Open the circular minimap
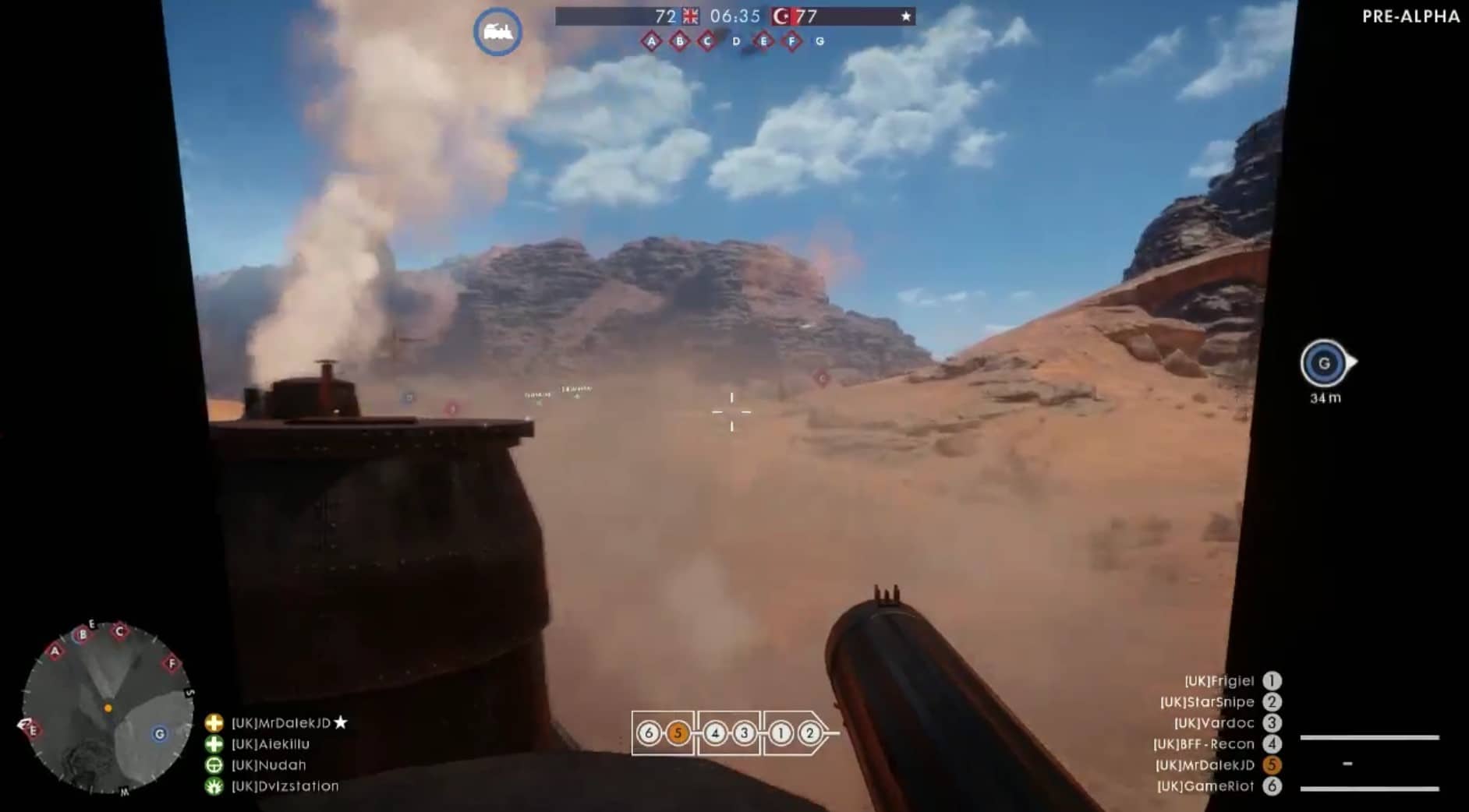 pos(107,708)
